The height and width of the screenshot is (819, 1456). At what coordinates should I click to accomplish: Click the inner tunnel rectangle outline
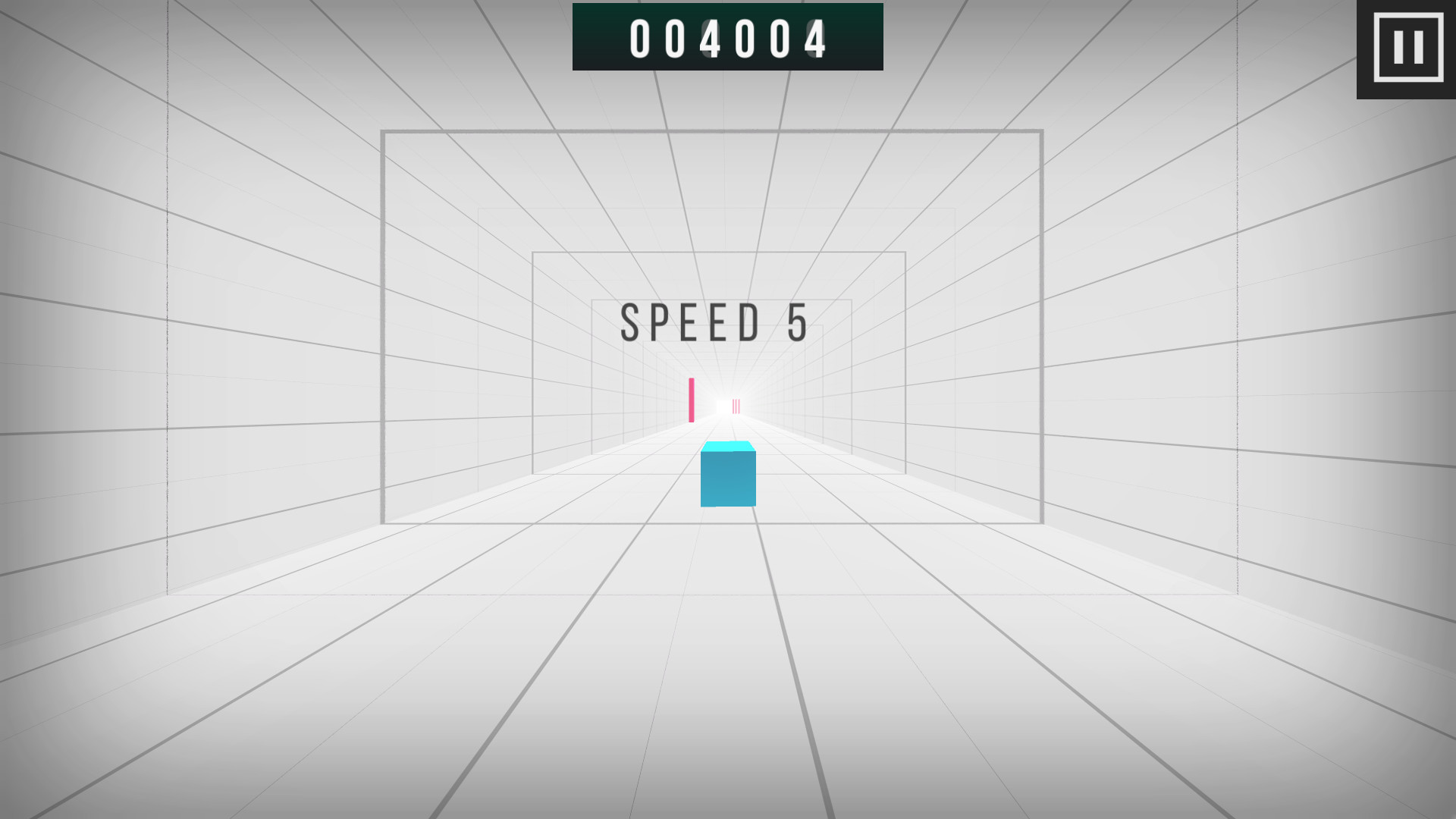pyautogui.click(x=533, y=356)
